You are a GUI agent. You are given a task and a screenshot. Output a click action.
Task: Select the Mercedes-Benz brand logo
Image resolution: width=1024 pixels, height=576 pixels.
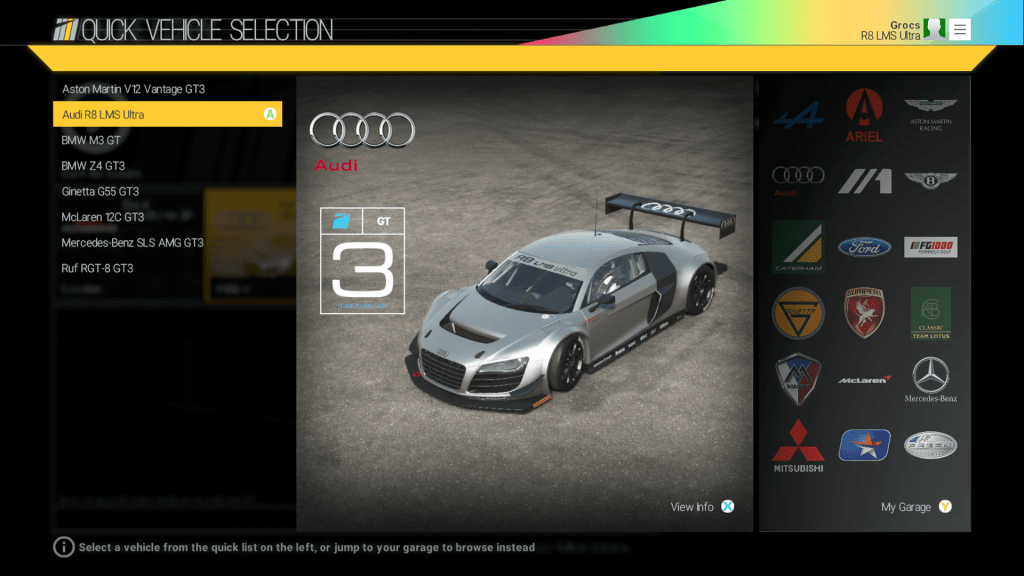(931, 380)
